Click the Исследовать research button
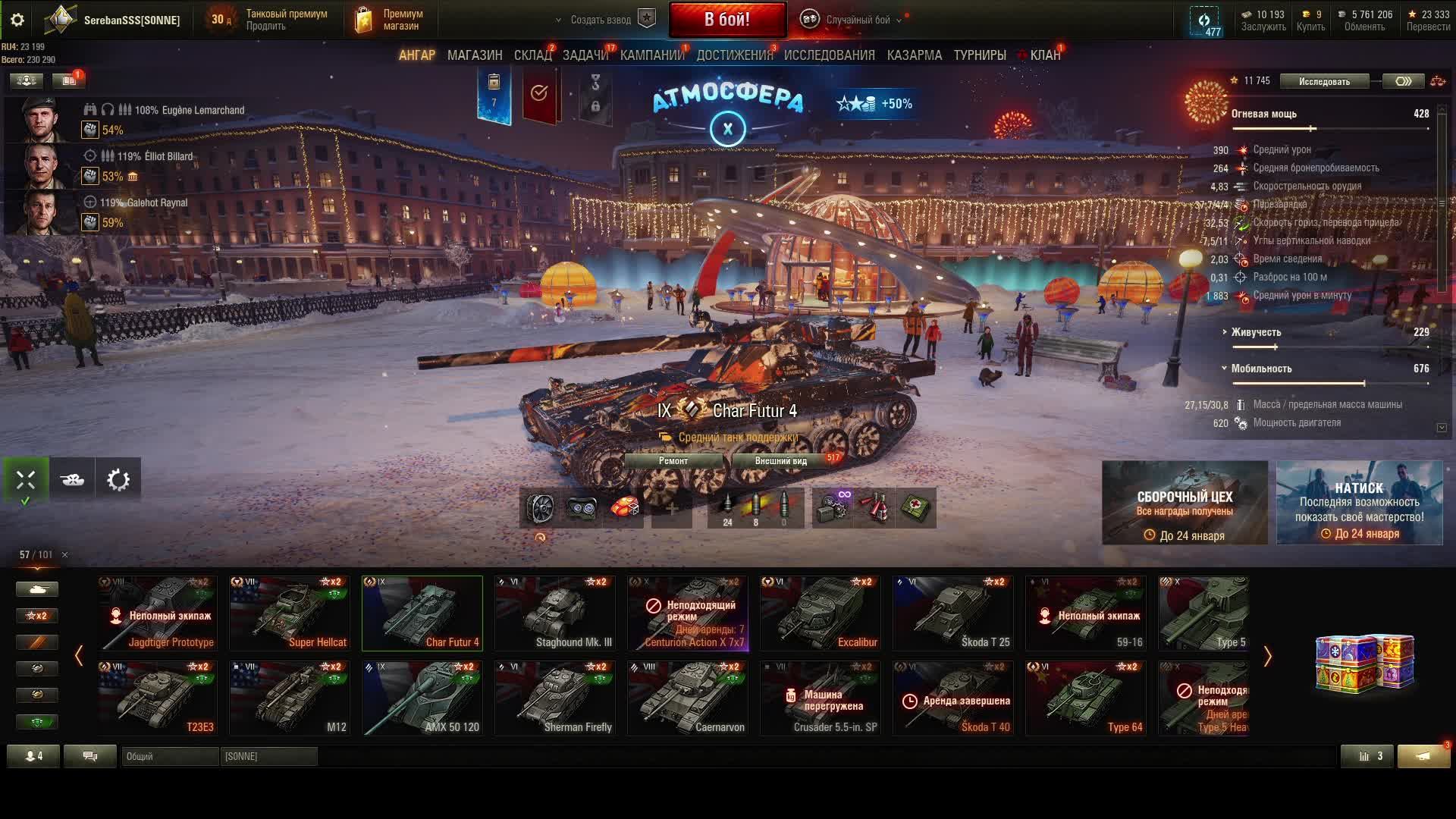This screenshot has height=819, width=1456. point(1324,81)
